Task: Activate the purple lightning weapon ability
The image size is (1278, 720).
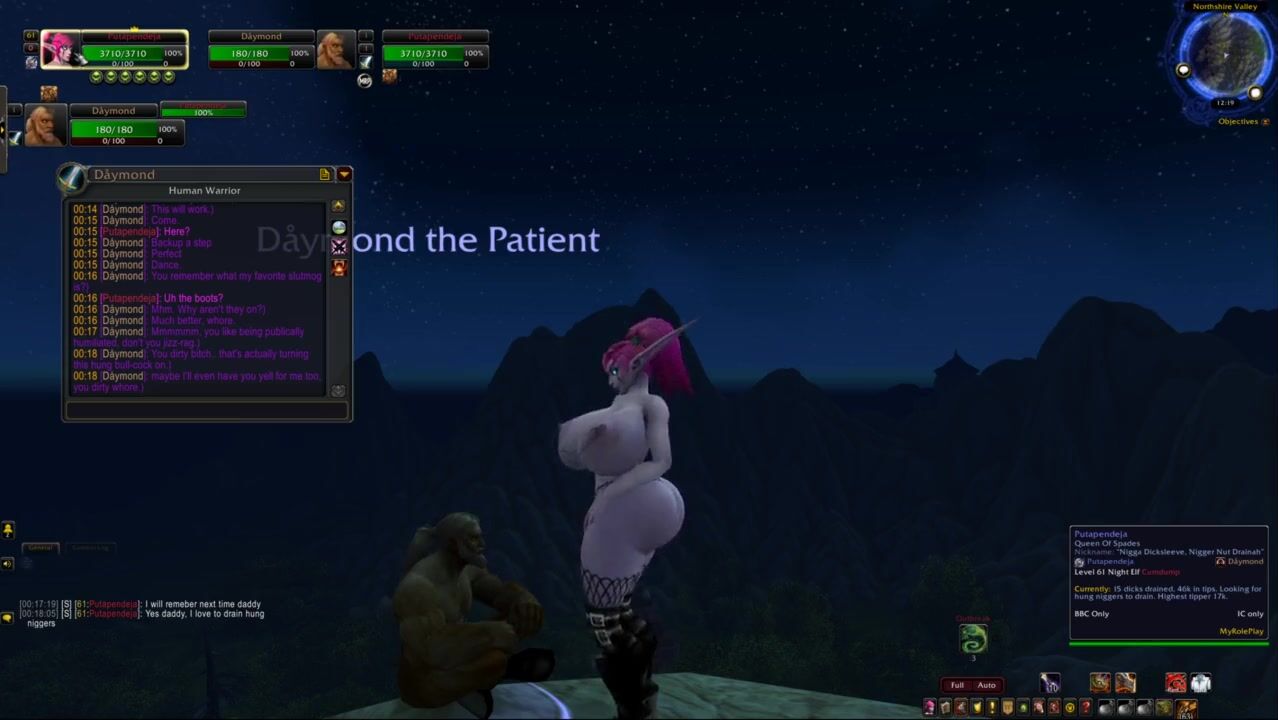Action: (x=1050, y=683)
